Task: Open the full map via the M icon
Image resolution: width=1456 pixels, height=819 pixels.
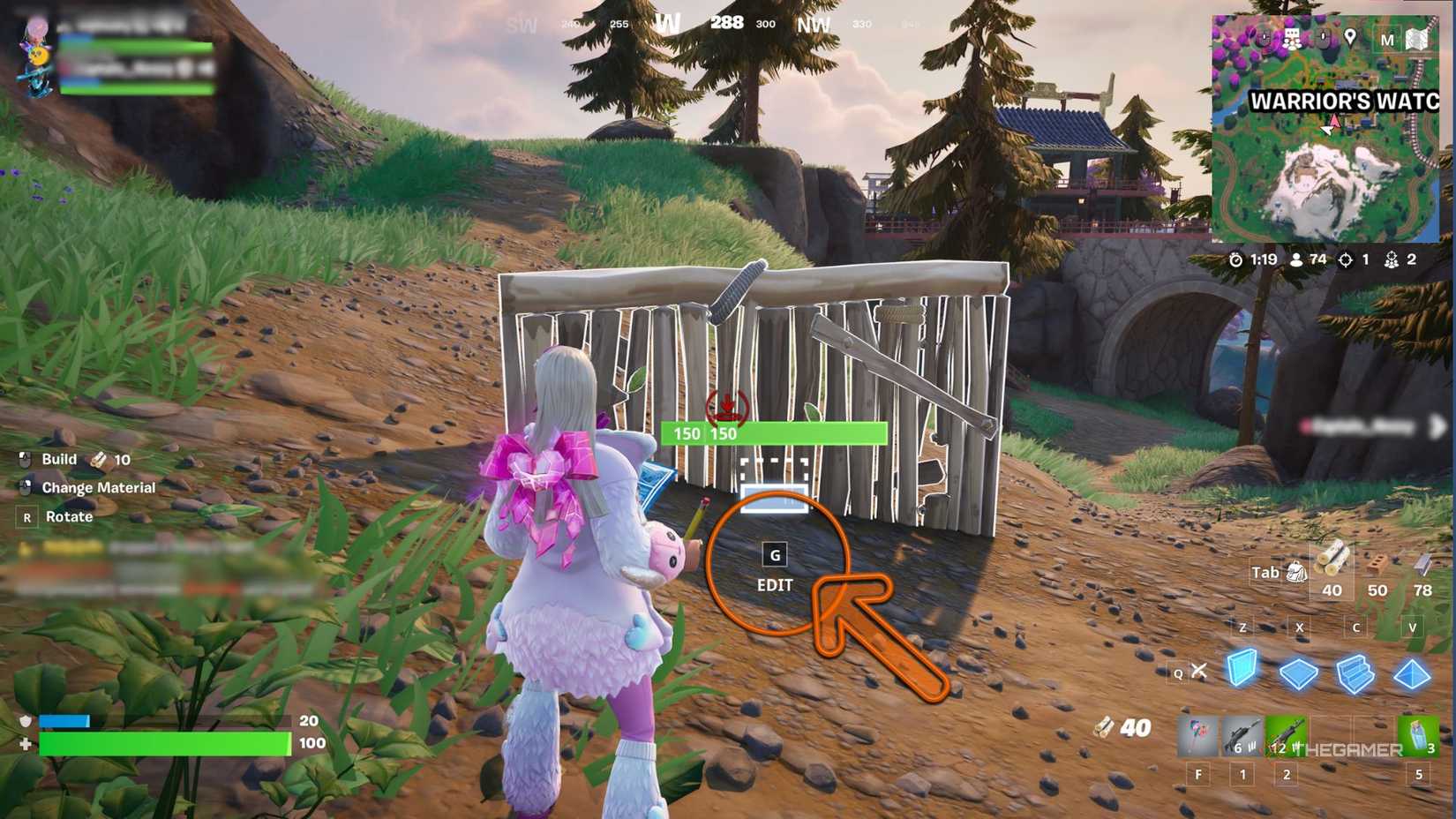Action: coord(1387,39)
